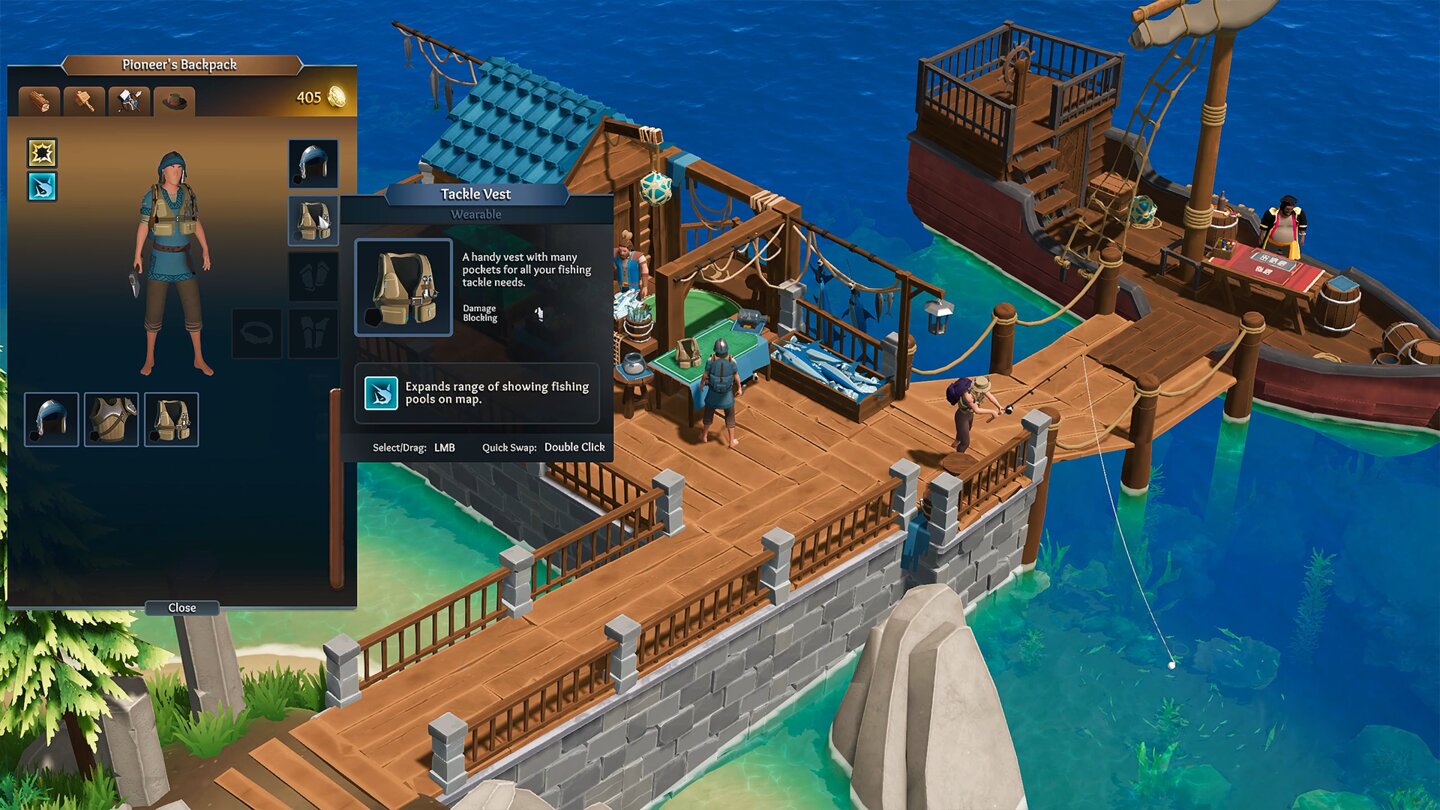Open the crafting gear tab
This screenshot has width=1440, height=810.
tap(128, 100)
